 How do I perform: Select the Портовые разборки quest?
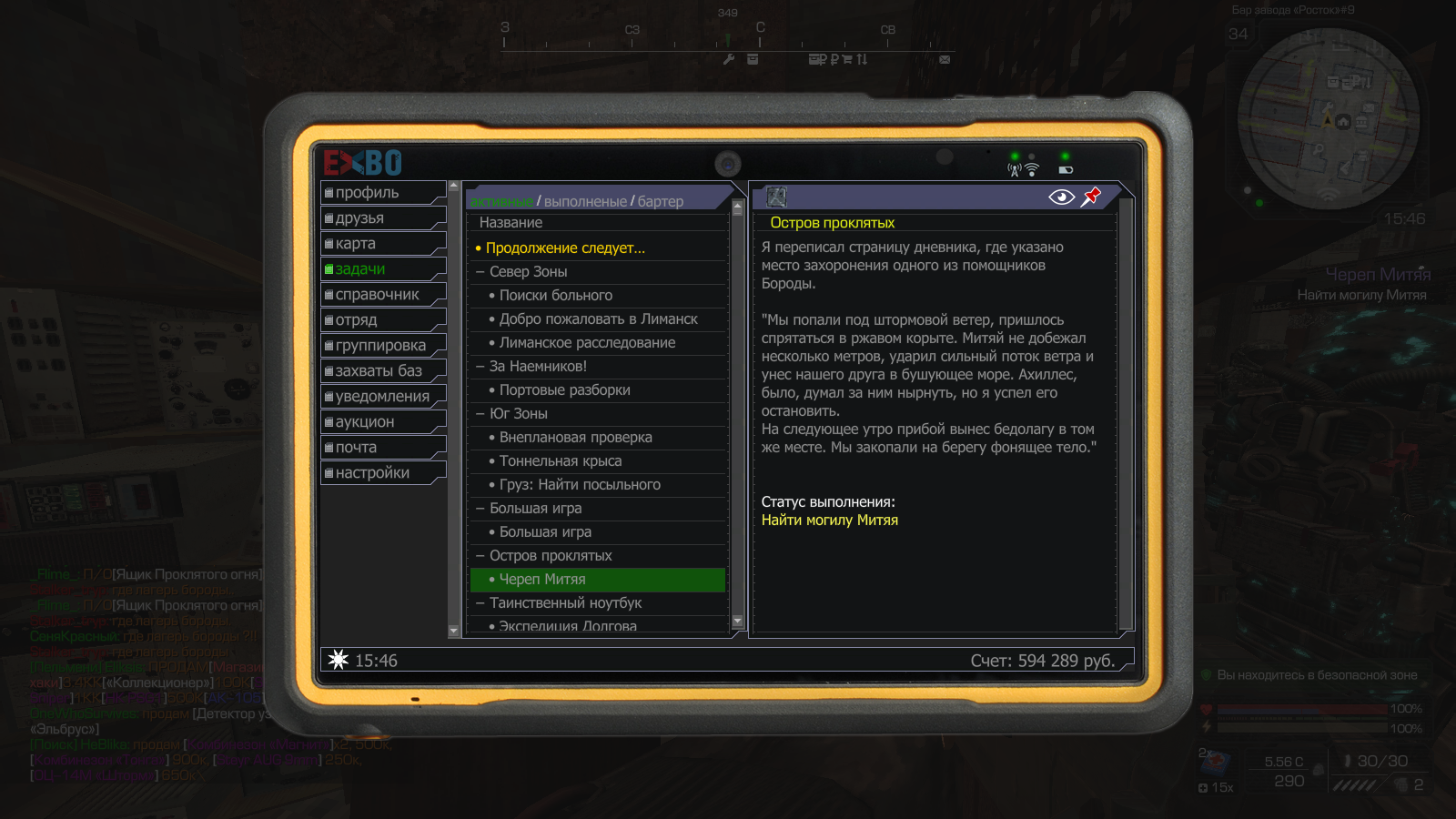point(564,390)
